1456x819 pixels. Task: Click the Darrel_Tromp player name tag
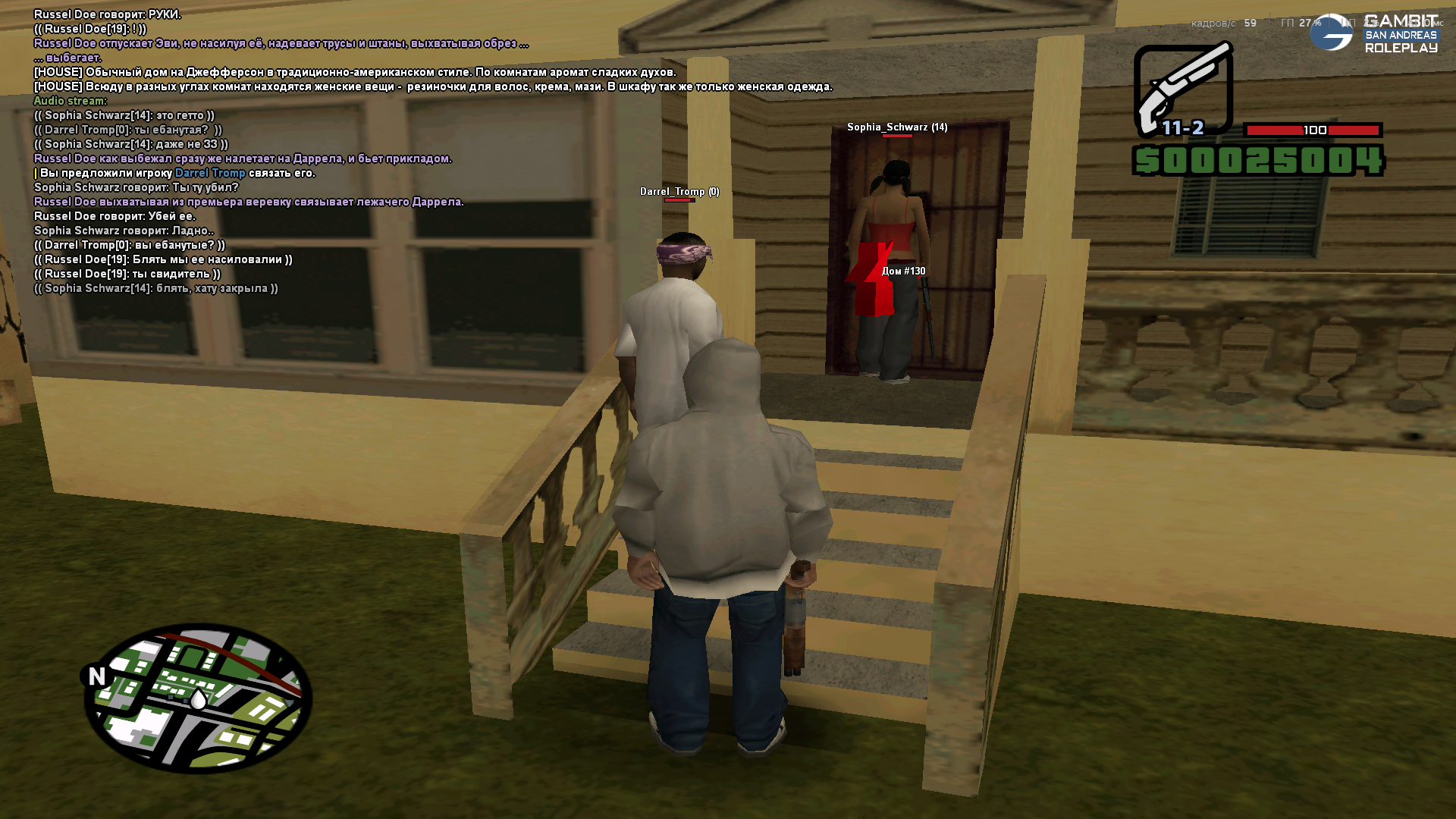pos(679,192)
